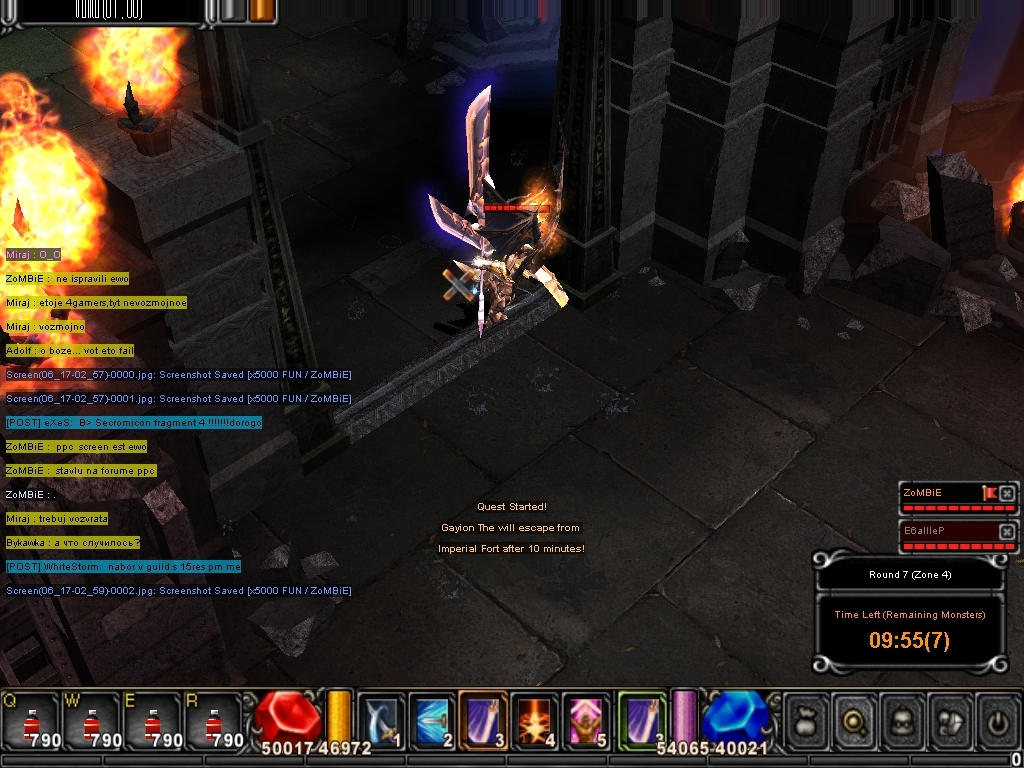Click the magnifying glass menu button
The image size is (1024, 768).
click(855, 720)
